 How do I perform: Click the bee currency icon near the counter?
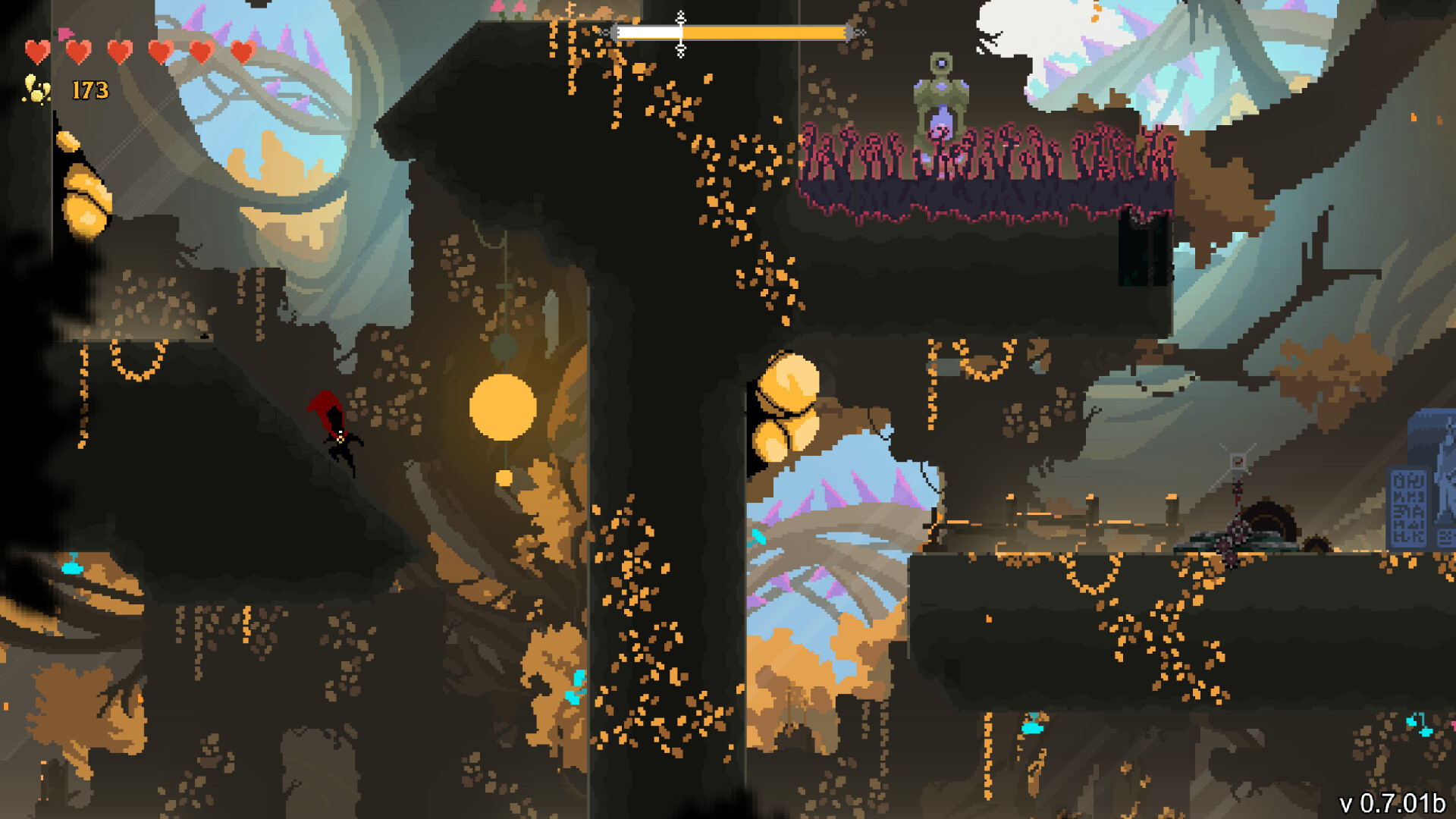33,89
